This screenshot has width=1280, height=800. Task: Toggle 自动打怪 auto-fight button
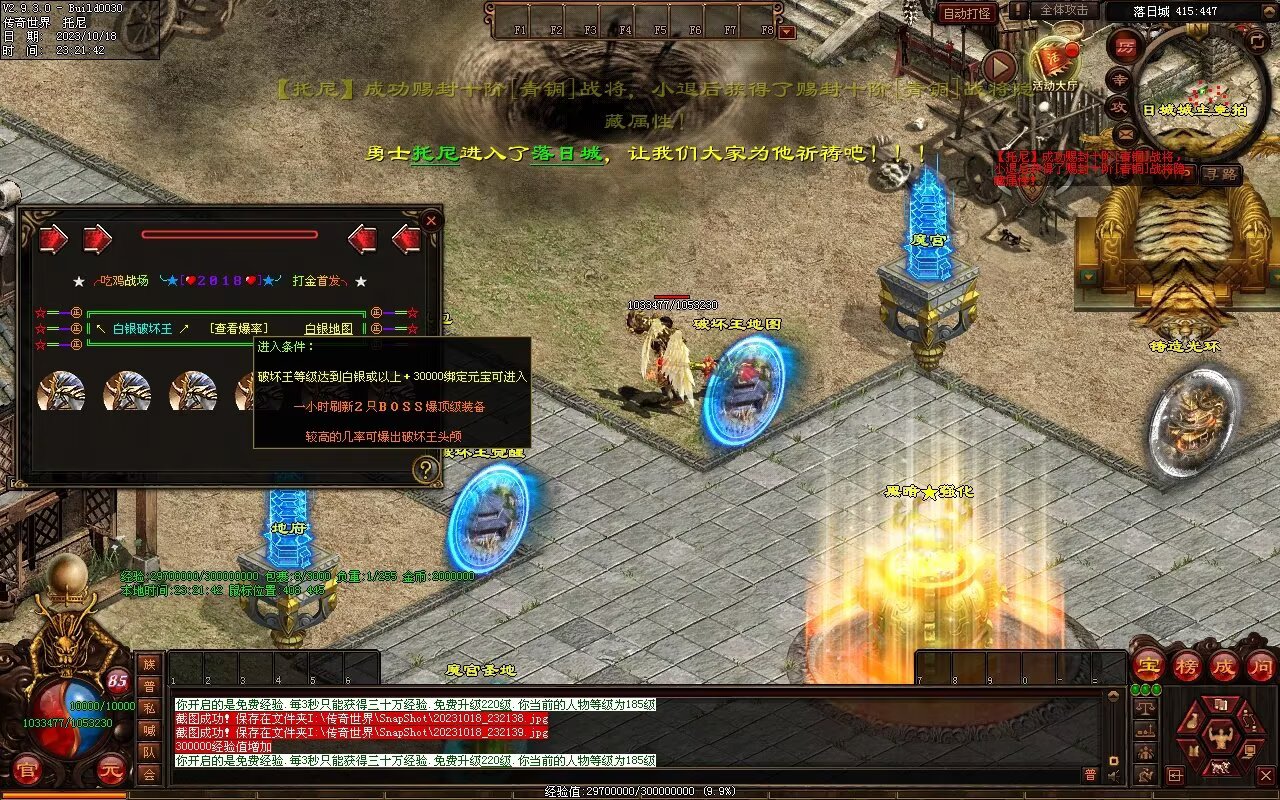pos(967,13)
